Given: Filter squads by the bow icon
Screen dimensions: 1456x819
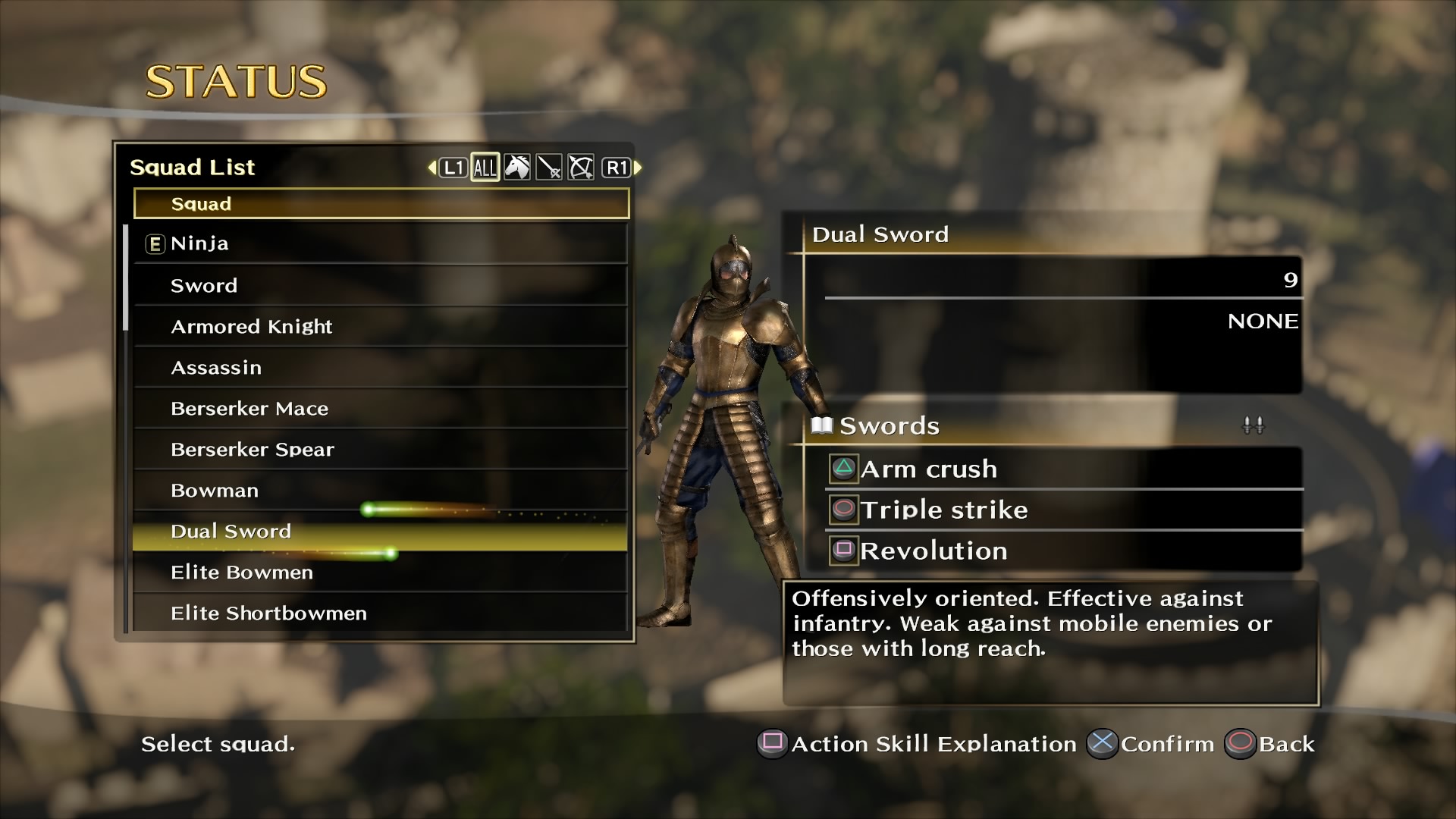Looking at the screenshot, I should [581, 168].
